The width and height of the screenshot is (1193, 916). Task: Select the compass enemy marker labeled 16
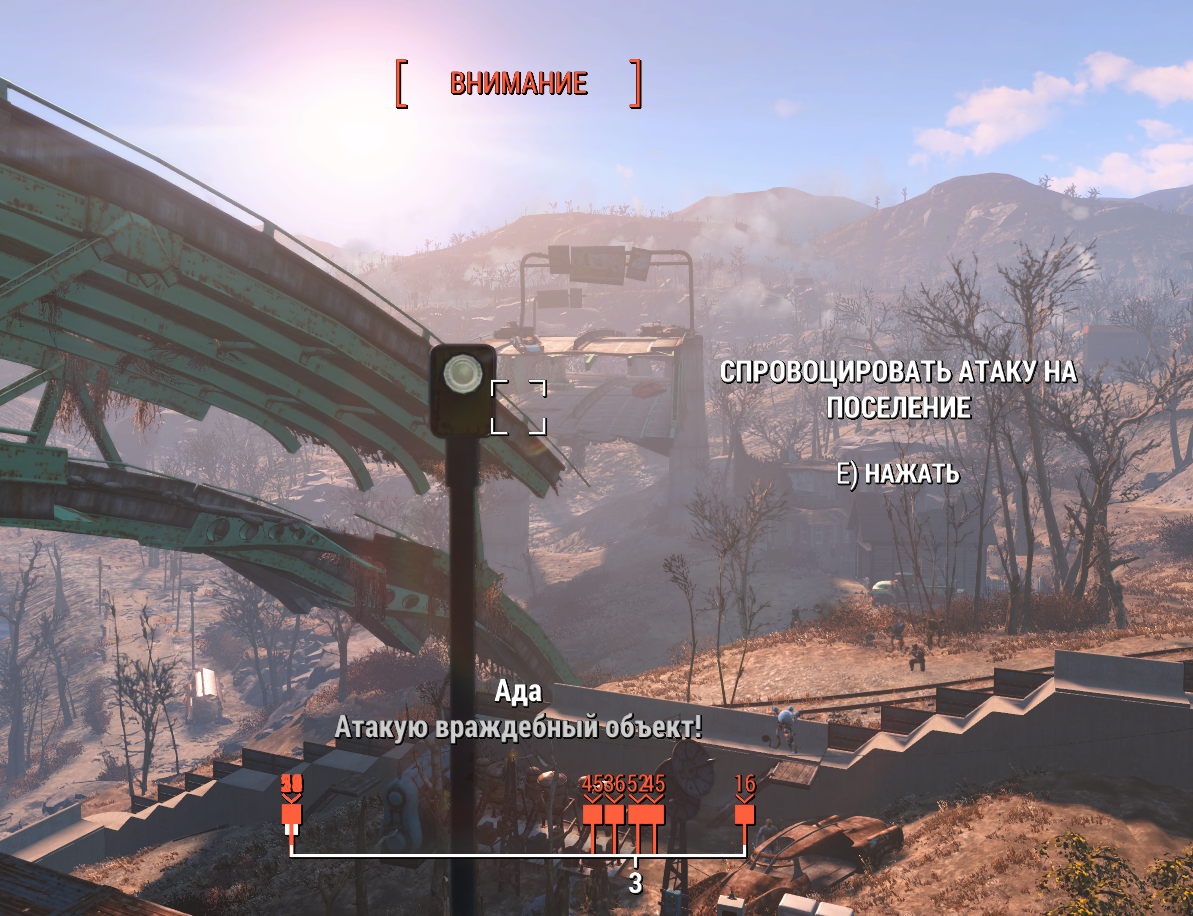744,814
